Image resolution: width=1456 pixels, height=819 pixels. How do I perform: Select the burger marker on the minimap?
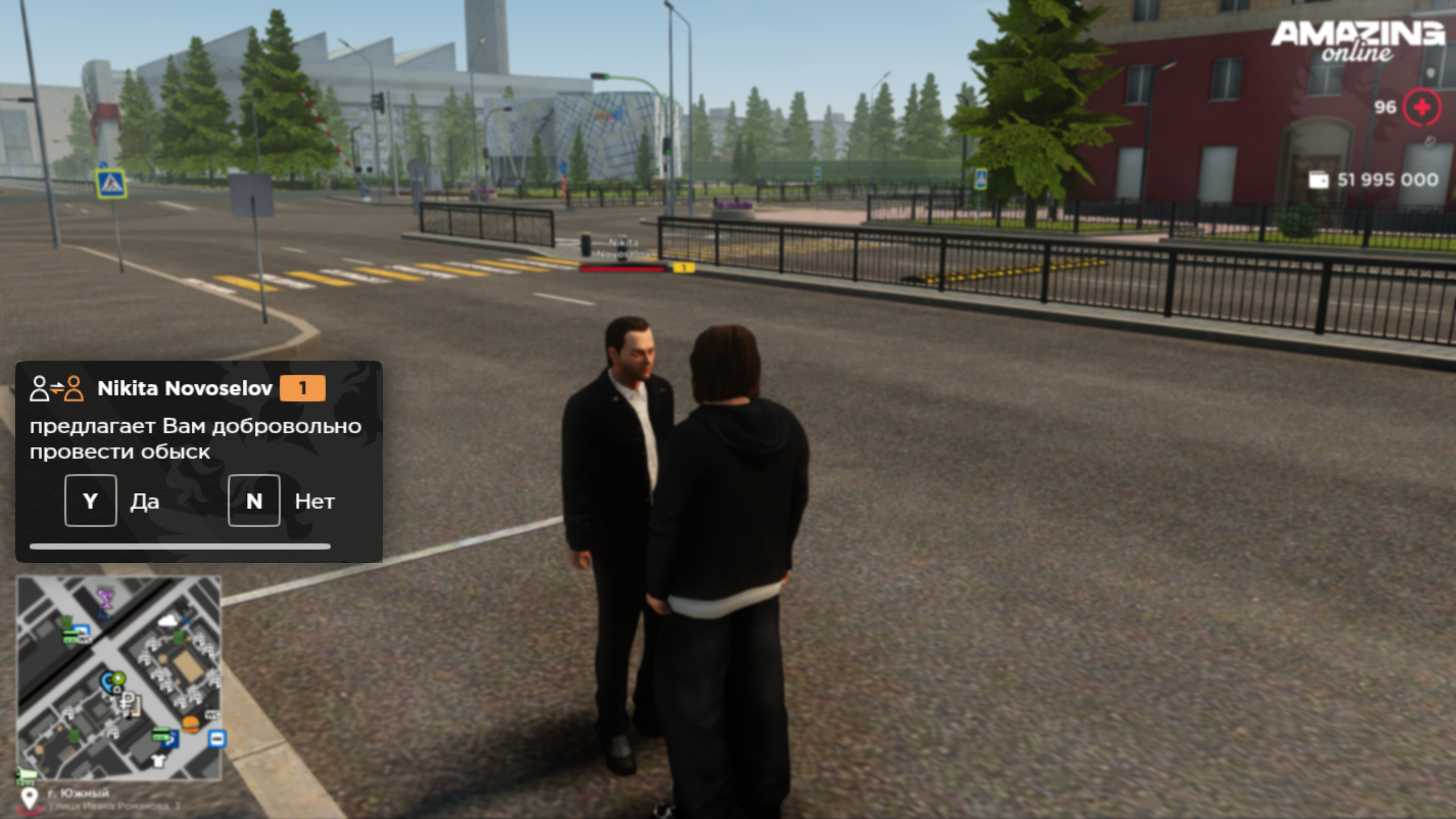click(x=191, y=724)
